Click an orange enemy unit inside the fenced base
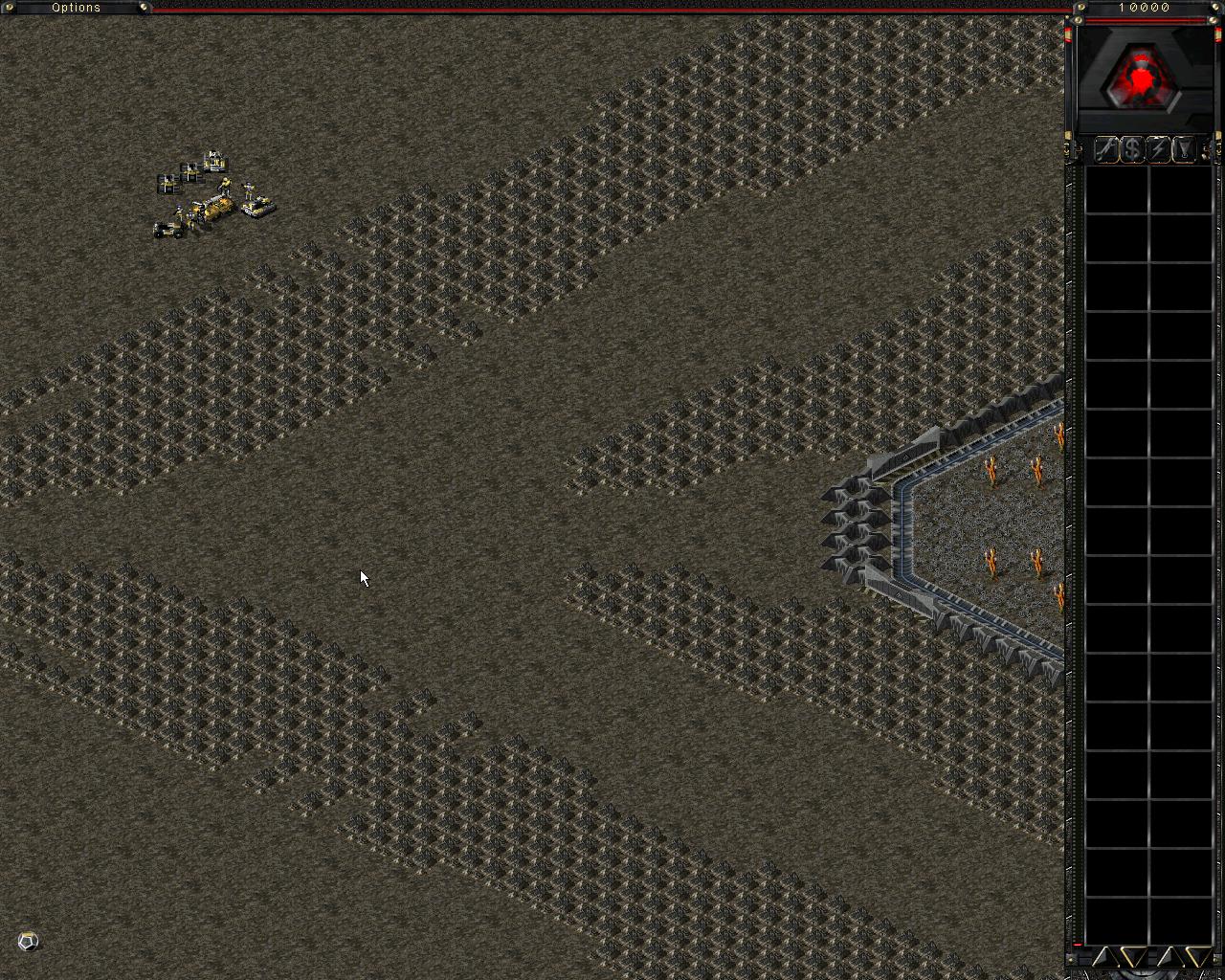Image resolution: width=1225 pixels, height=980 pixels. pyautogui.click(x=991, y=469)
